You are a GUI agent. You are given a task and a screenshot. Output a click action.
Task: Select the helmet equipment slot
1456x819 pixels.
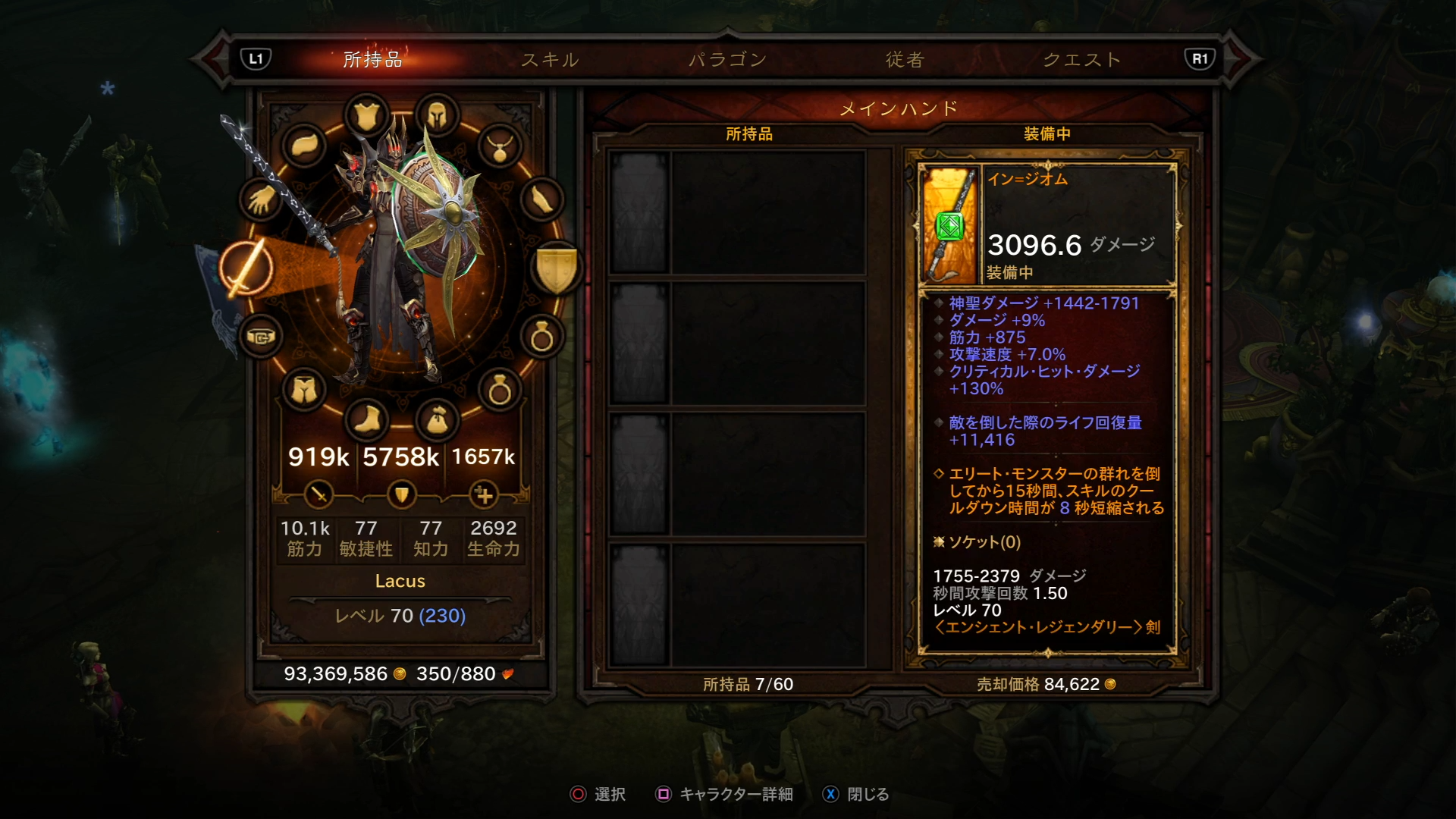pyautogui.click(x=436, y=116)
